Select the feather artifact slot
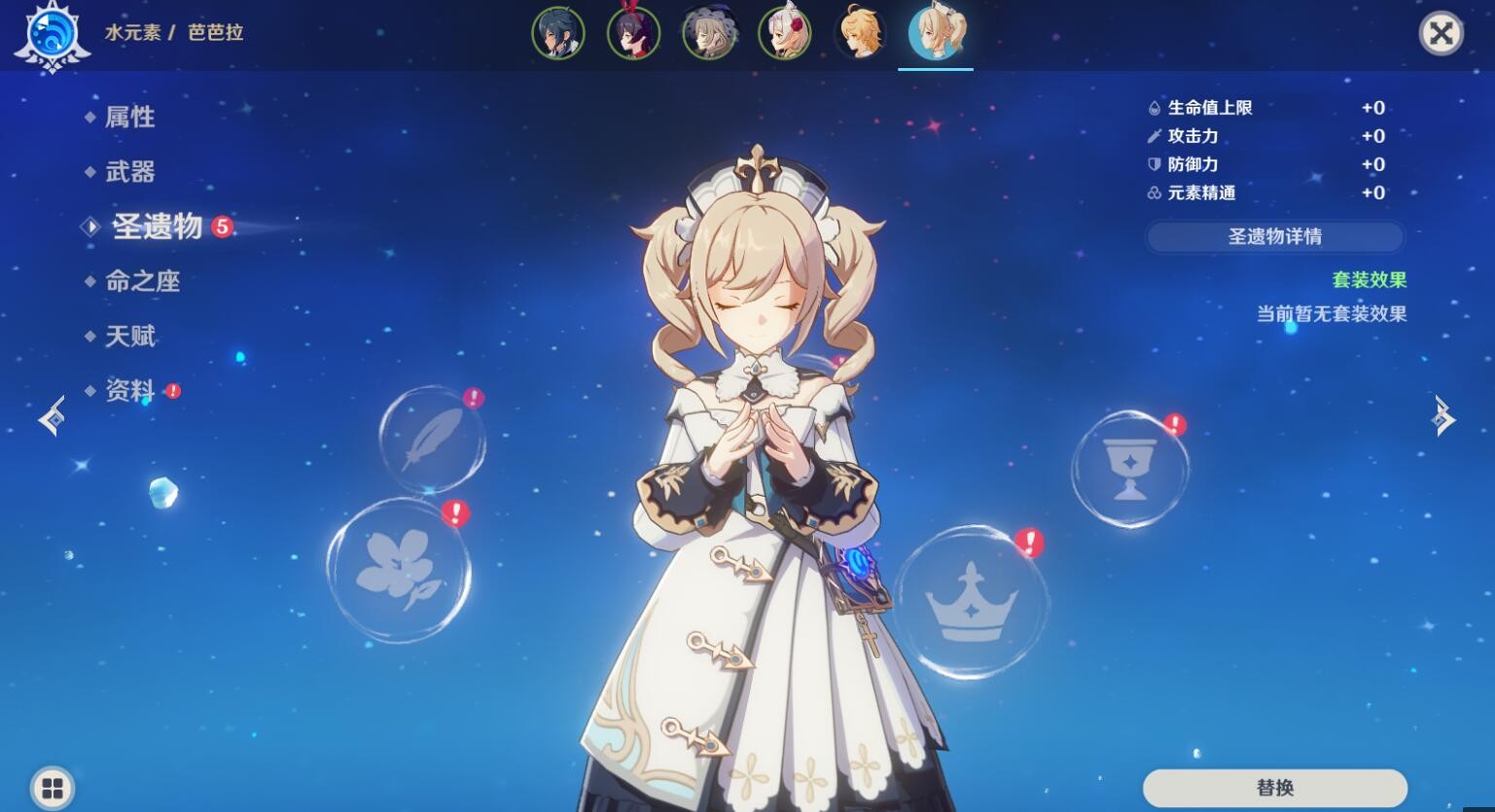 click(431, 440)
